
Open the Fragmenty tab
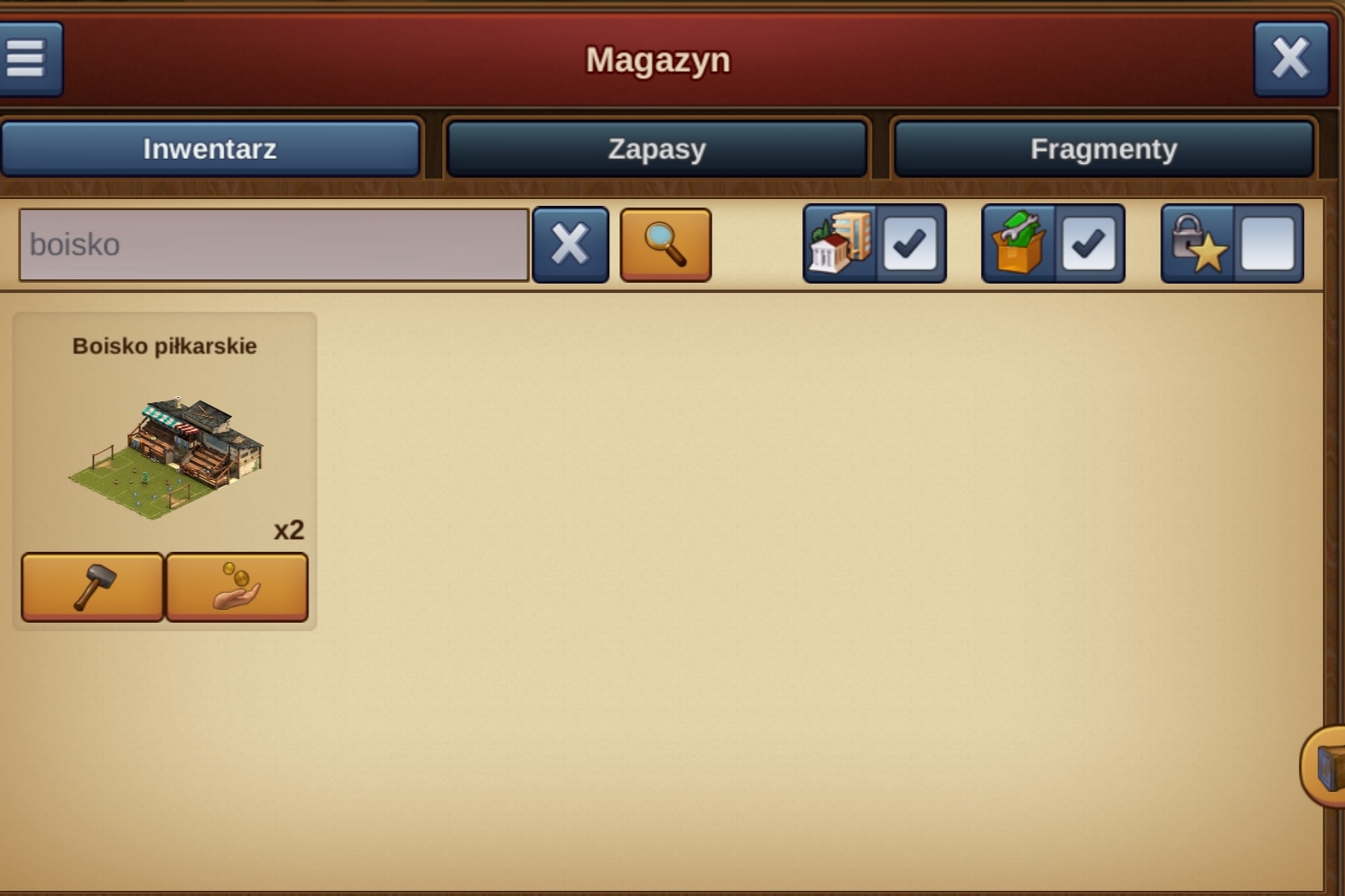tap(1103, 149)
